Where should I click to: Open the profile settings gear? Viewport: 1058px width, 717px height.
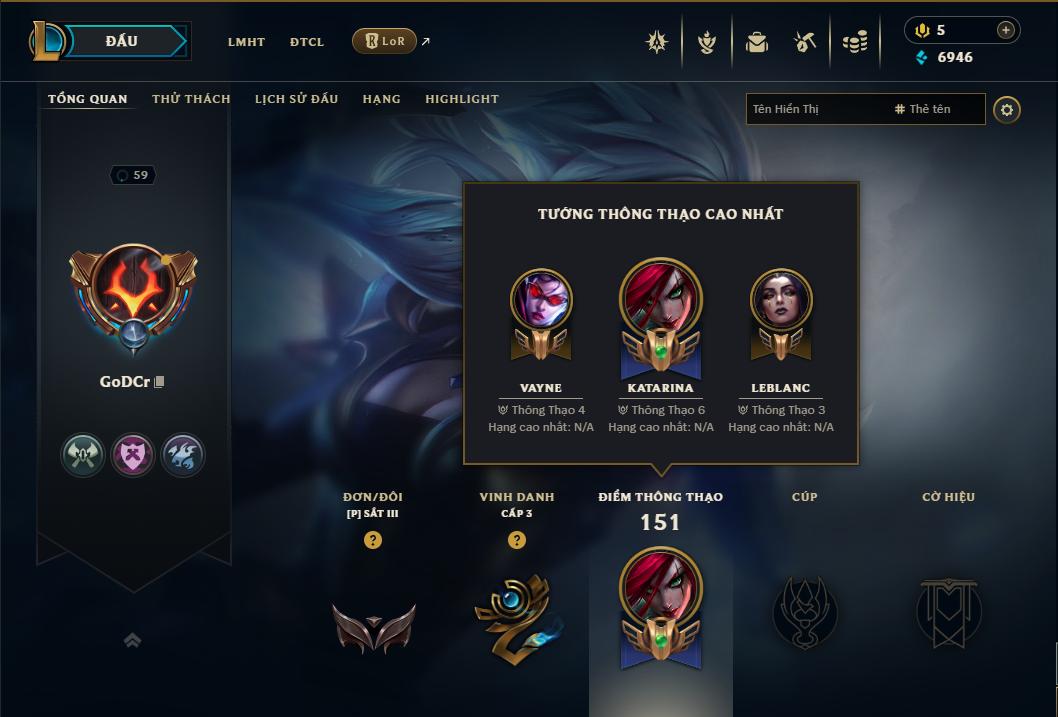(x=1007, y=109)
